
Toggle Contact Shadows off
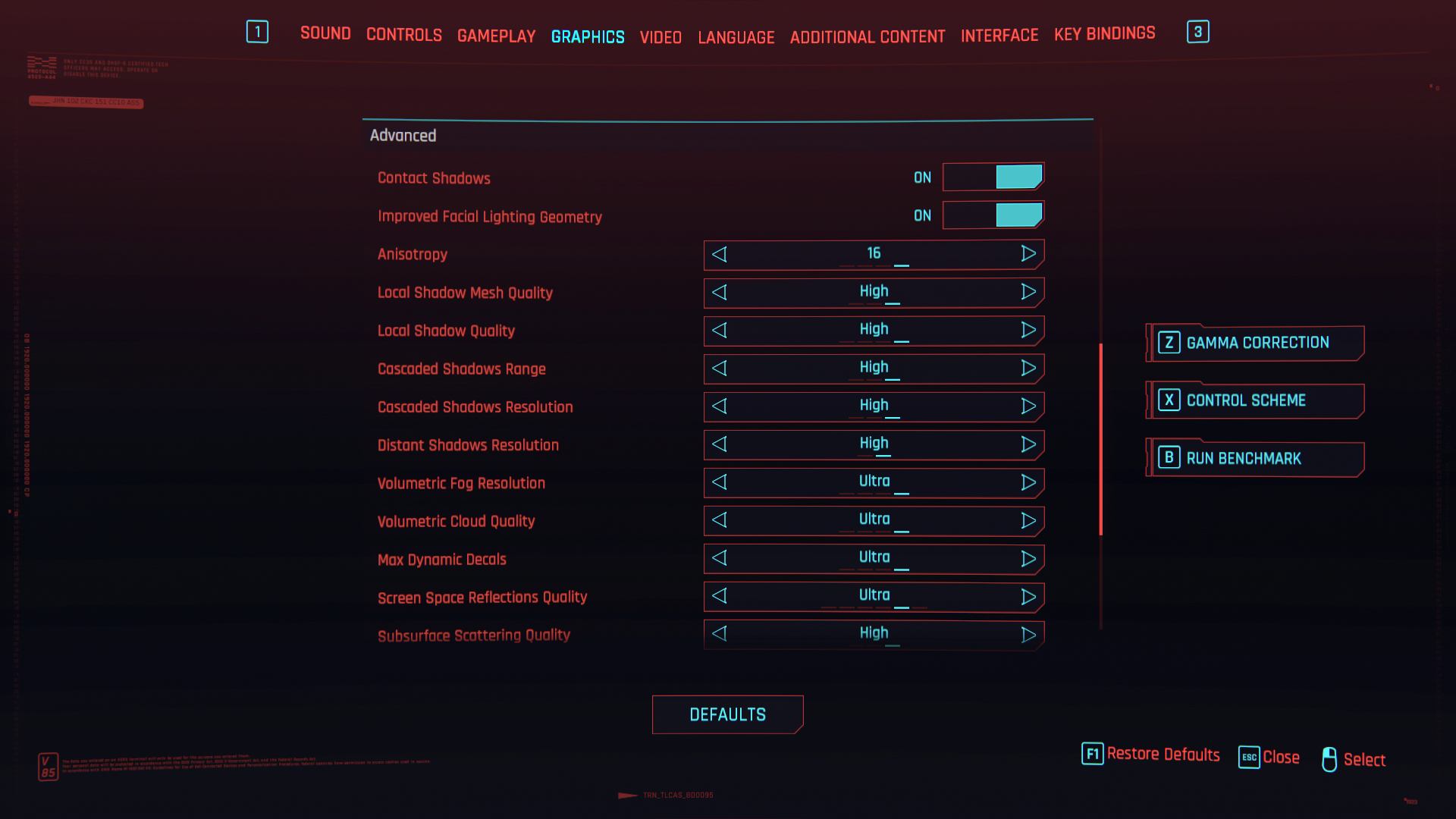pos(993,177)
